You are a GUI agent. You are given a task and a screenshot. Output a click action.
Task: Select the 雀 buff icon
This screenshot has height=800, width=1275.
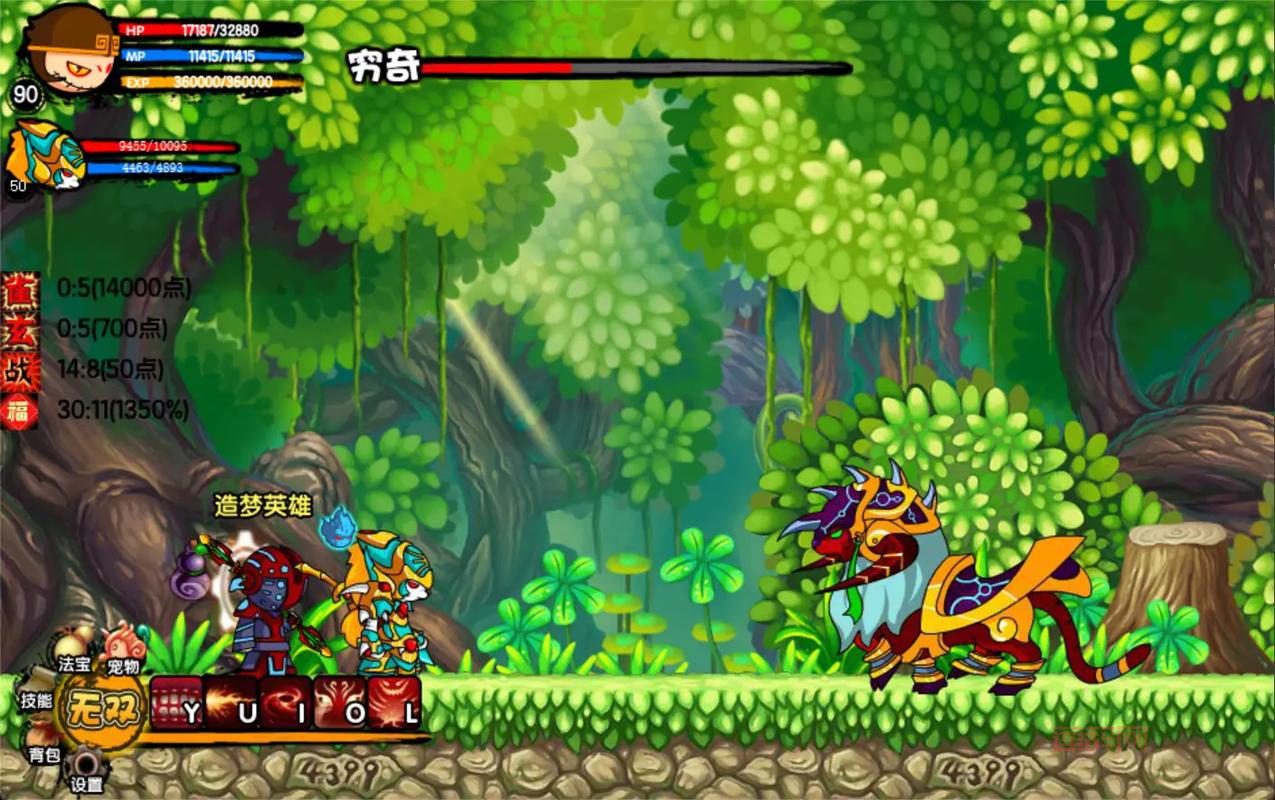[x=20, y=288]
